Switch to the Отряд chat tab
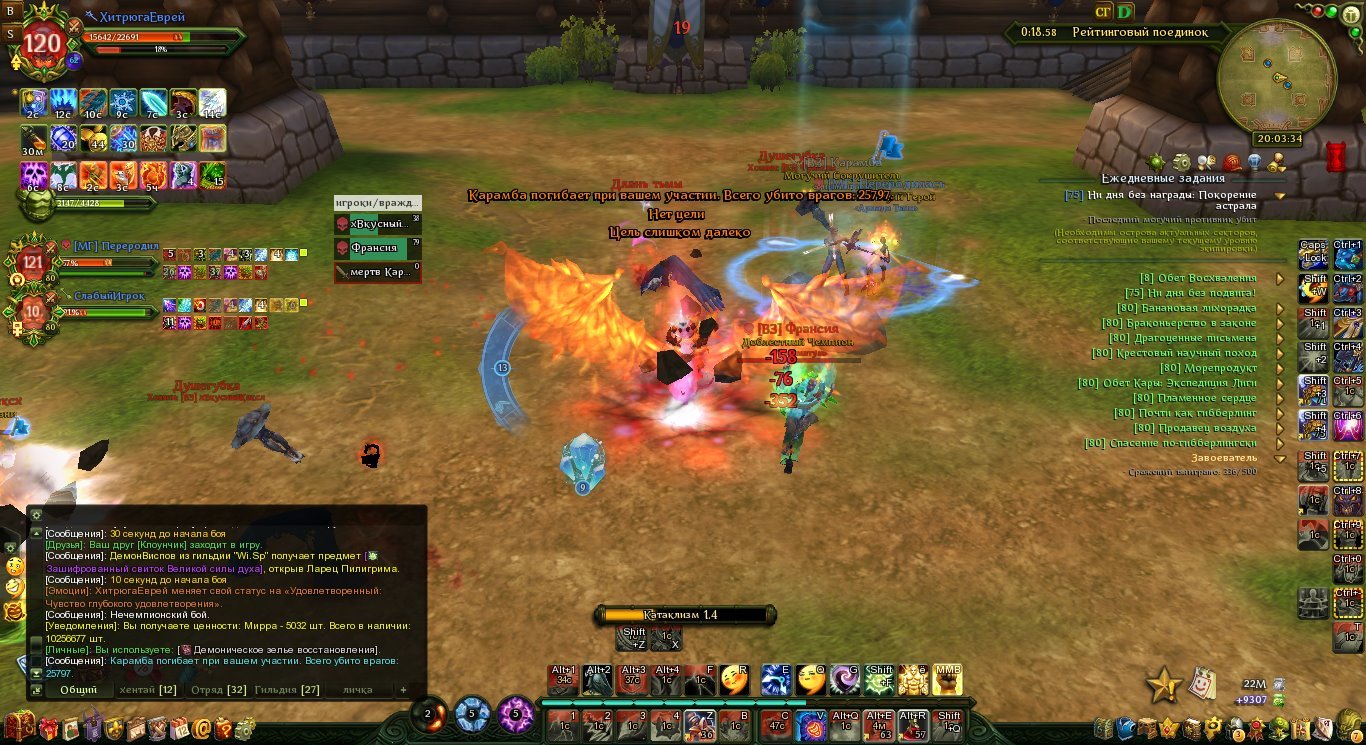 point(220,689)
